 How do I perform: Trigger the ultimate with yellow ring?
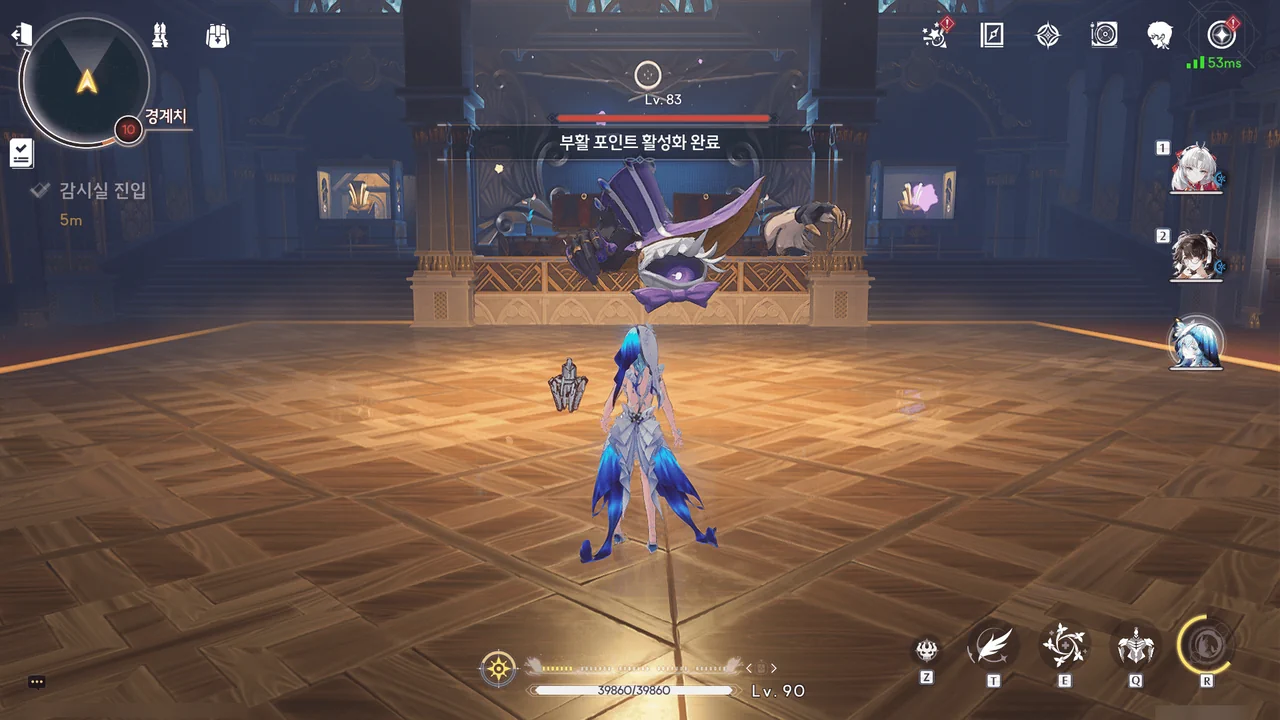[1206, 642]
